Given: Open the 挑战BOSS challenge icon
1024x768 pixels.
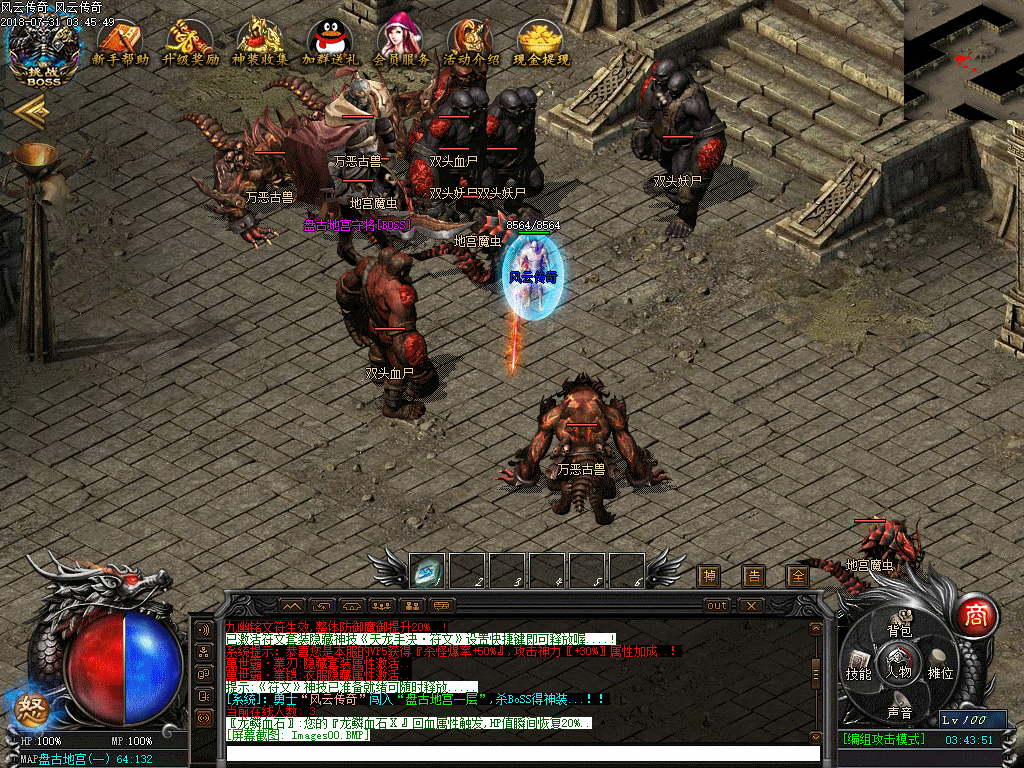Looking at the screenshot, I should (x=43, y=52).
